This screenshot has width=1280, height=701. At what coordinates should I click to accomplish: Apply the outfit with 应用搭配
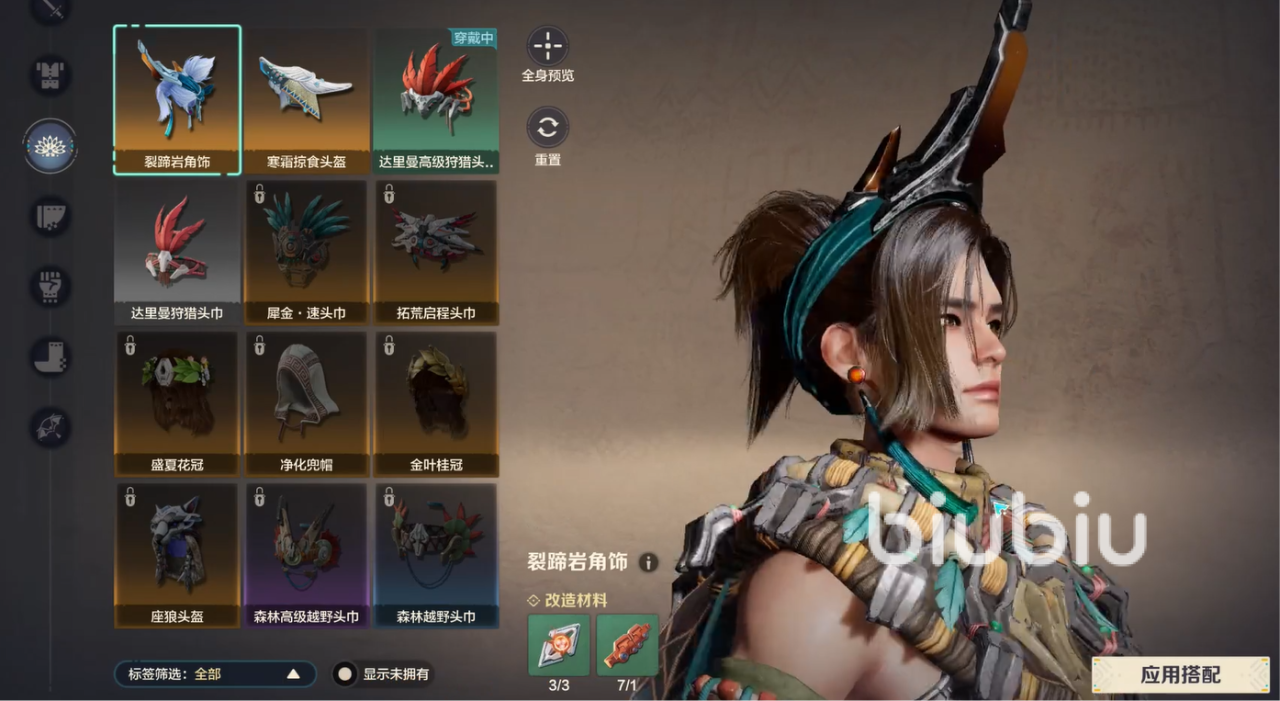[x=1180, y=675]
